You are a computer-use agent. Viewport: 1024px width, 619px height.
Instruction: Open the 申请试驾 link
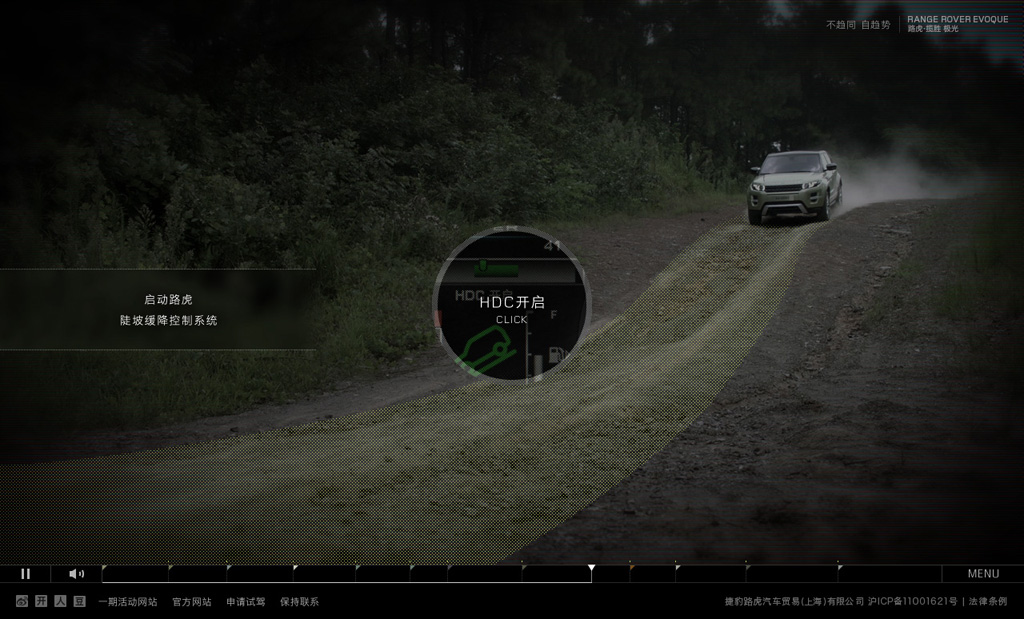coord(245,602)
